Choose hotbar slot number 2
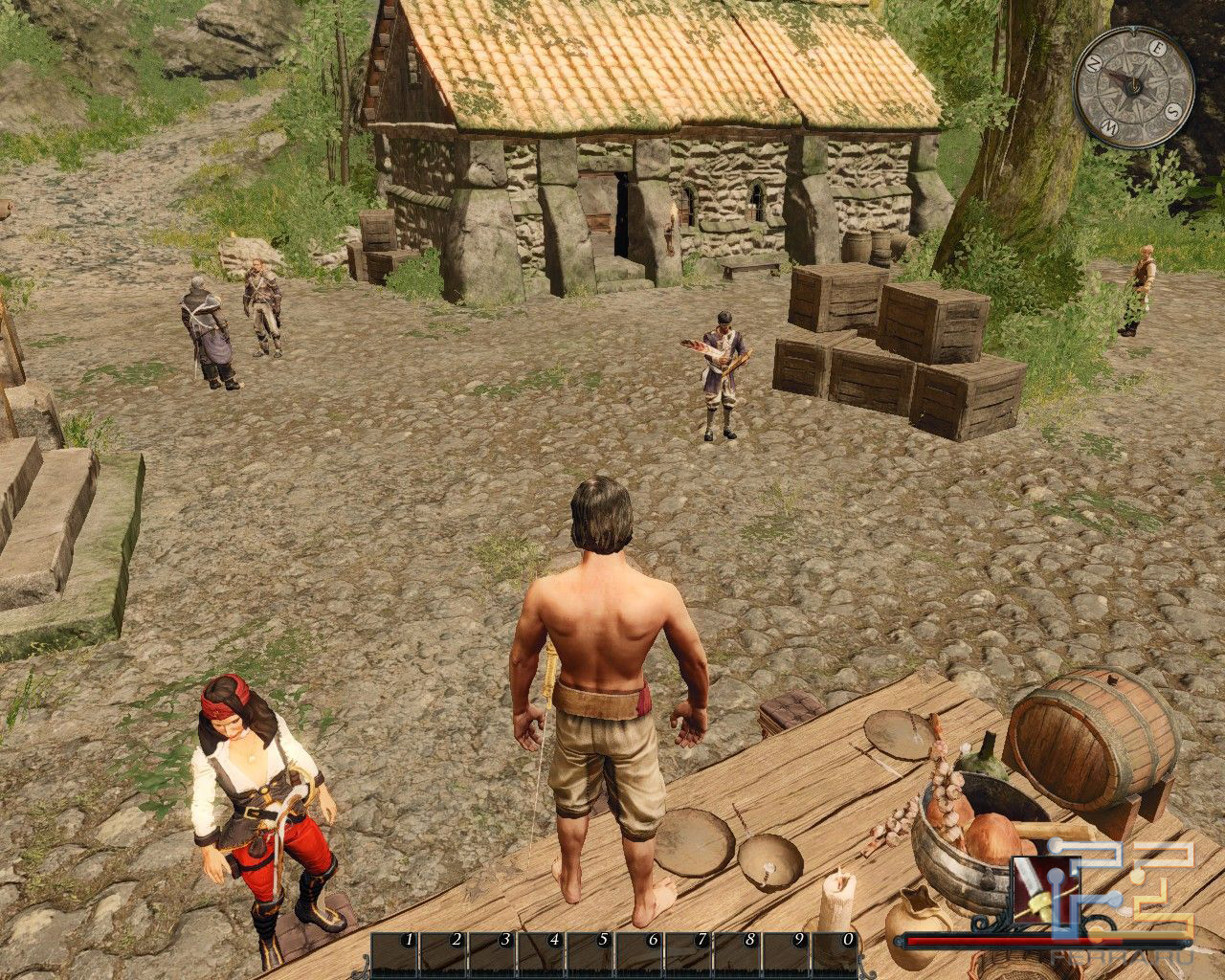The width and height of the screenshot is (1225, 980). (442, 953)
